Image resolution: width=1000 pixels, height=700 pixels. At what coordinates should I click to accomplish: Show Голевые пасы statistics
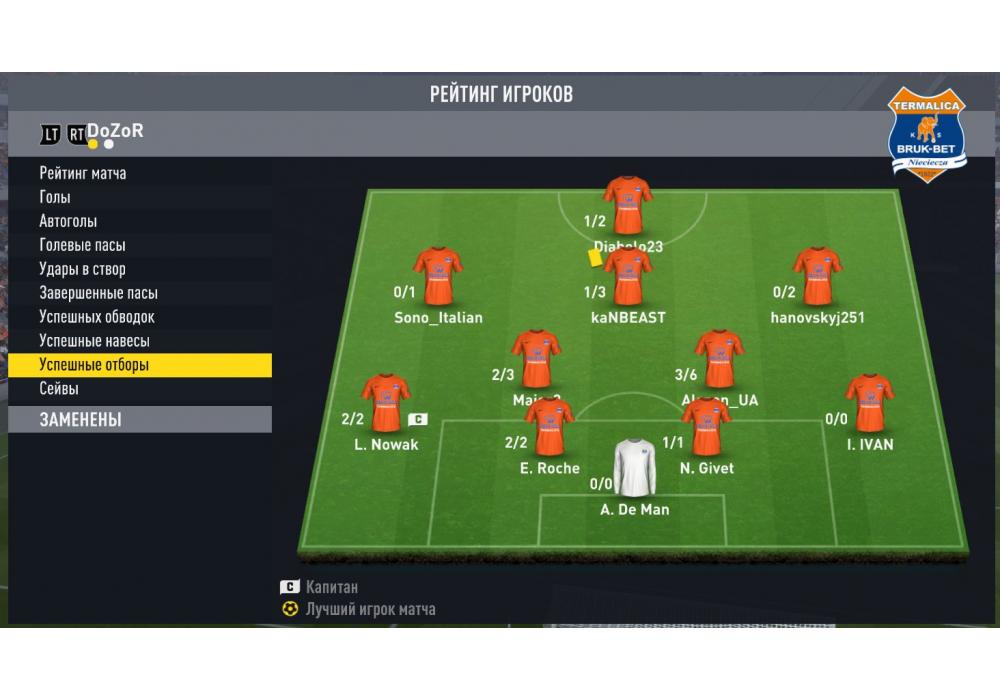pos(82,245)
